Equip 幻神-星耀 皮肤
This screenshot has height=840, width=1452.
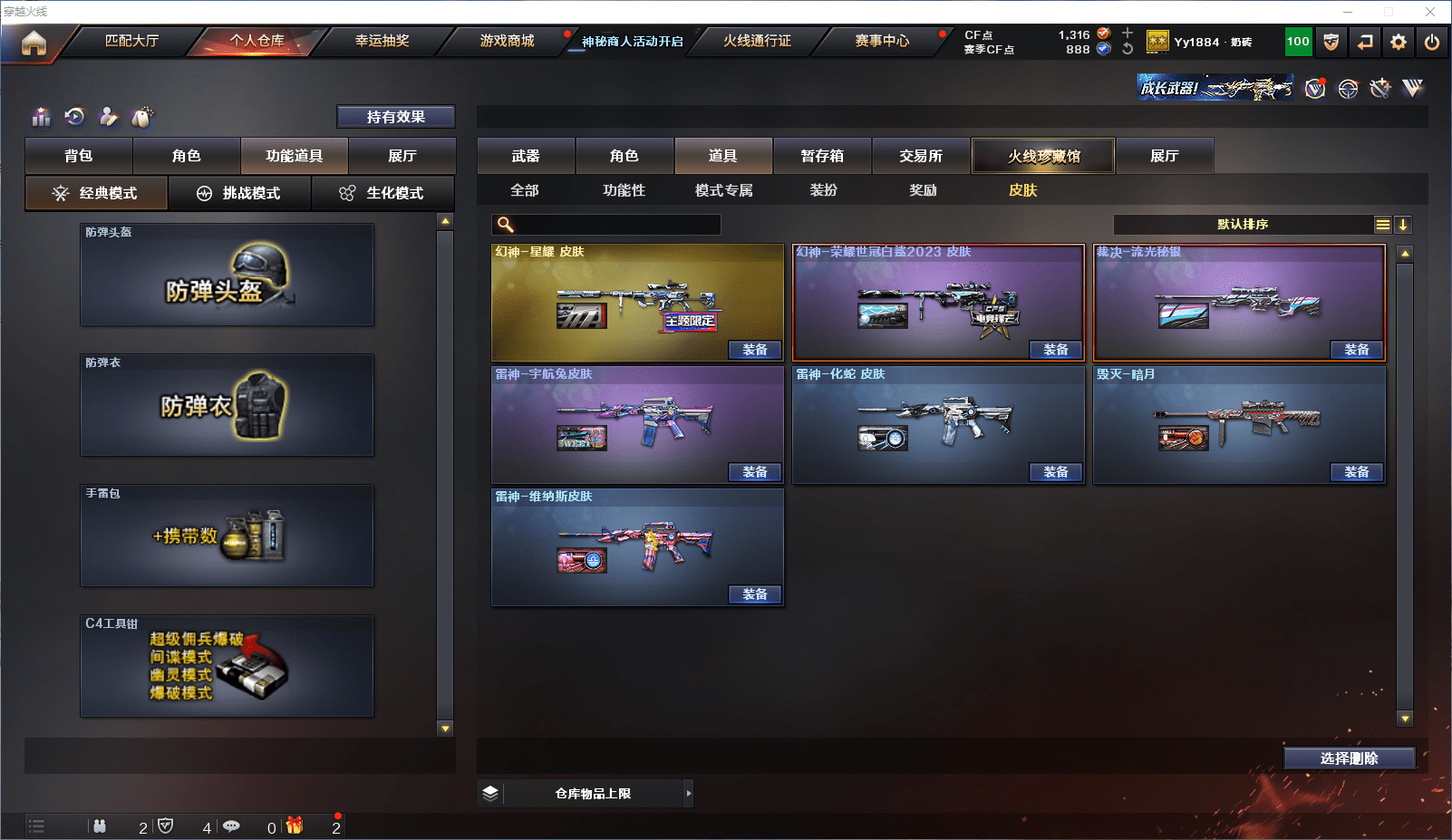pos(755,350)
